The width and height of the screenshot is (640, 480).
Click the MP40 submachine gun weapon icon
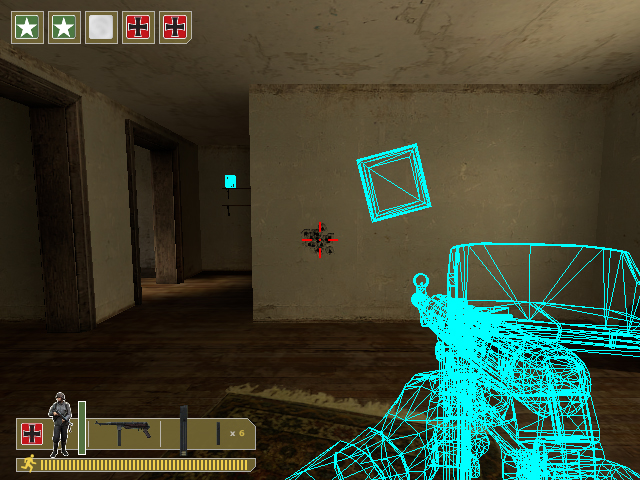pos(123,431)
